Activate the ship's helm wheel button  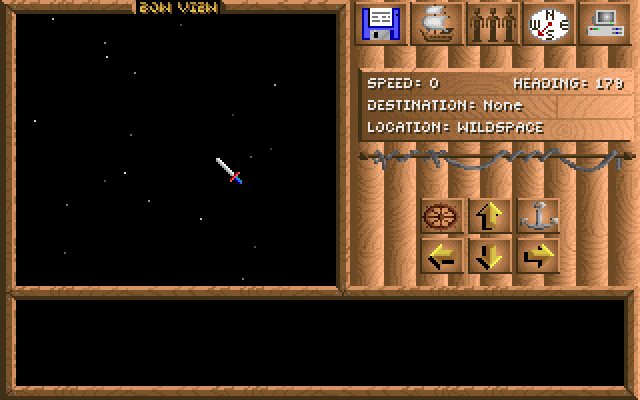(x=442, y=216)
